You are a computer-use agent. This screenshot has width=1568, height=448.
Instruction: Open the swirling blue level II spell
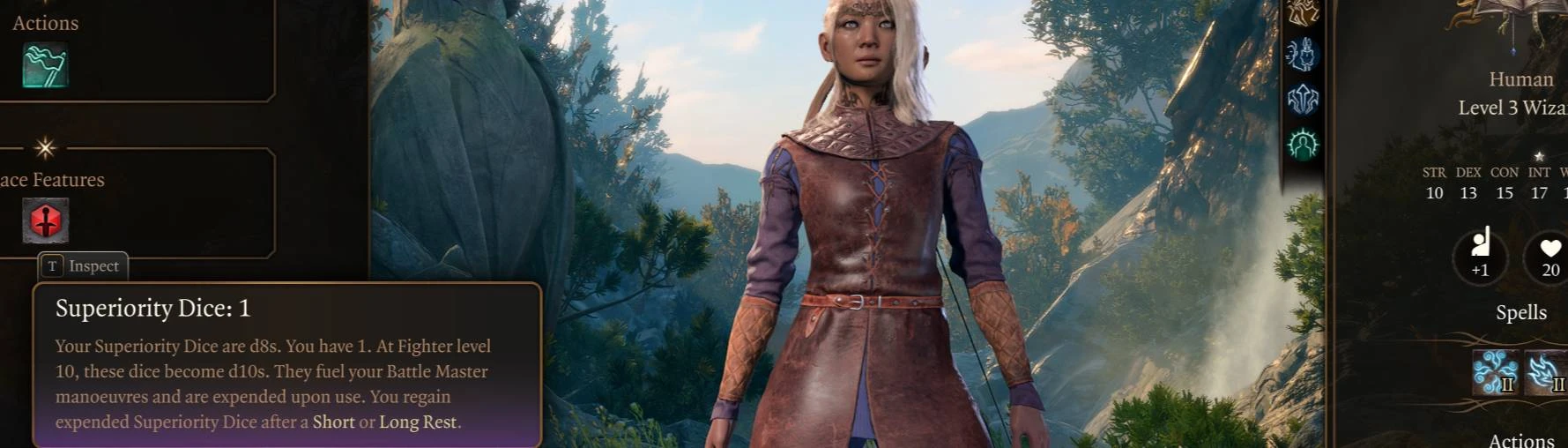tap(1495, 372)
